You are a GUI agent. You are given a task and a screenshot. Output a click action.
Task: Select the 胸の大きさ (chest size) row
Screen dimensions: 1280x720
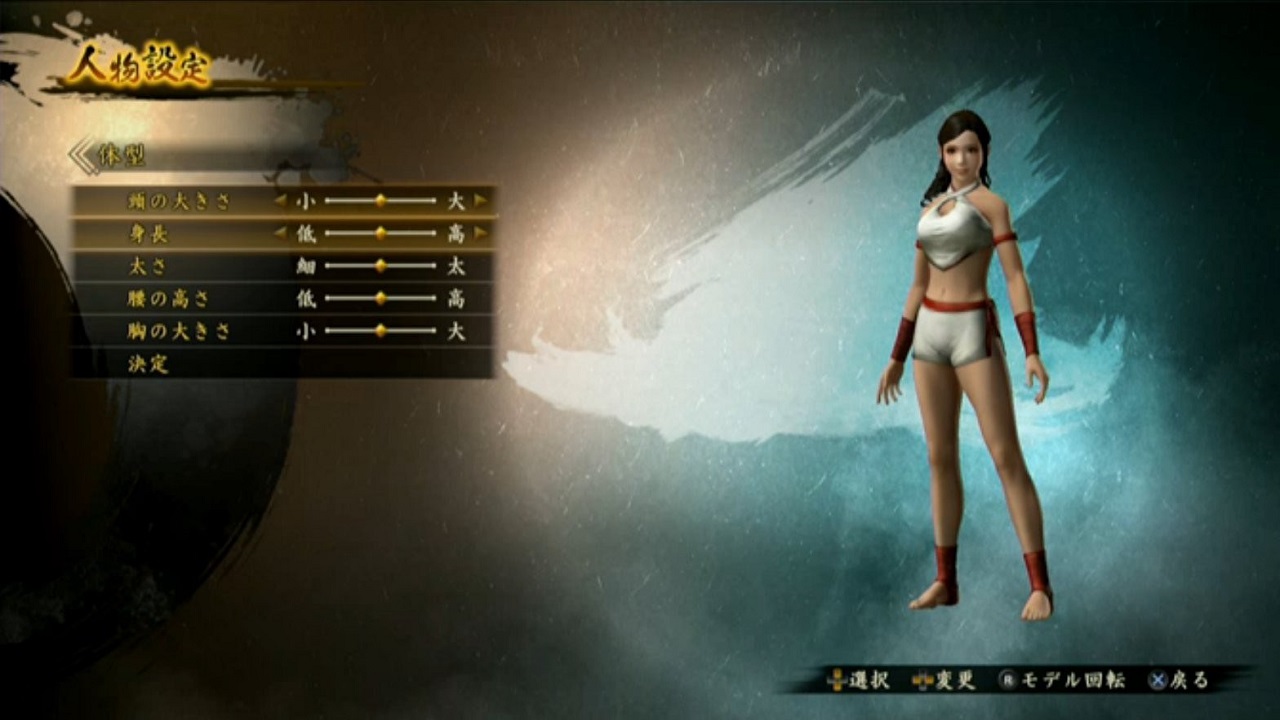pyautogui.click(x=180, y=331)
